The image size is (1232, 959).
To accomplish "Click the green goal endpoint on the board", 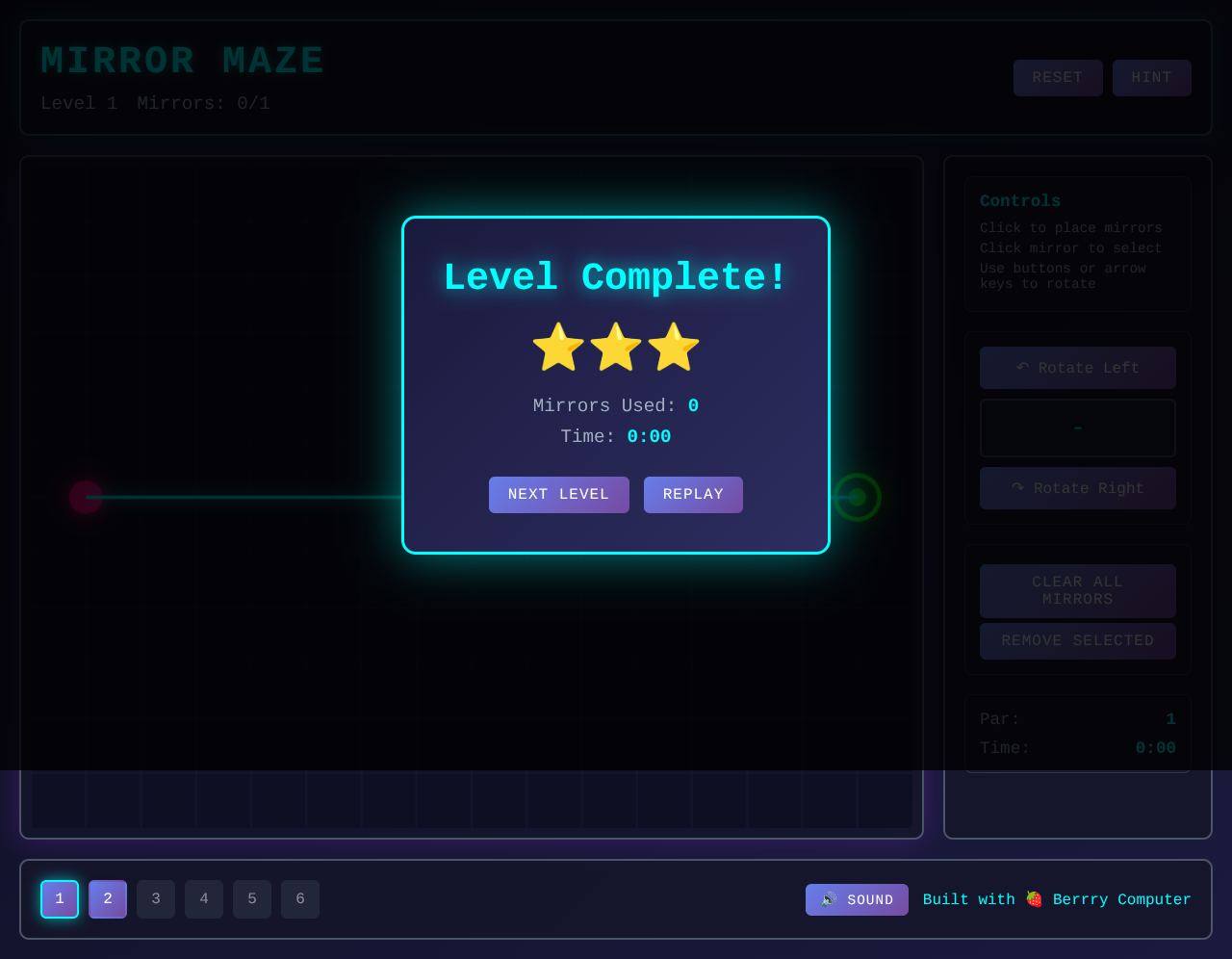I will coord(856,497).
